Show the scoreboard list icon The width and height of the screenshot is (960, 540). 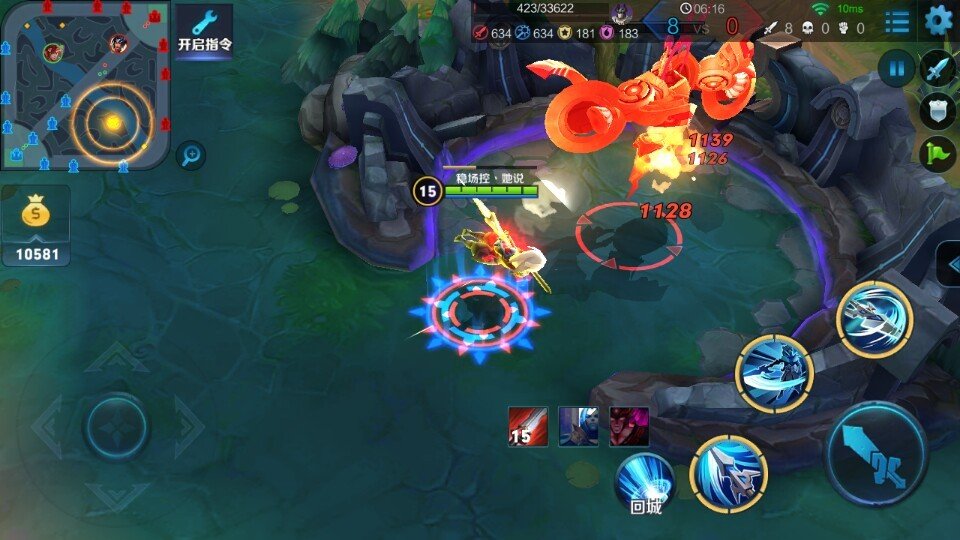[x=897, y=20]
